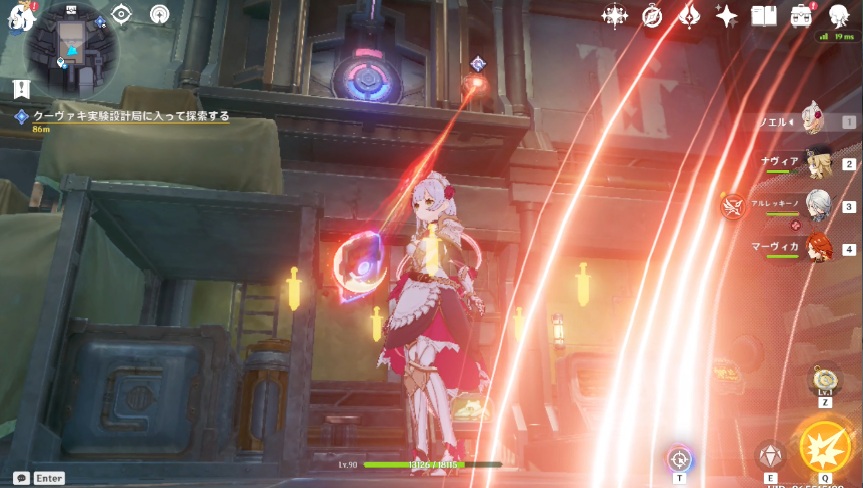This screenshot has height=488, width=863.
Task: Switch to party member ノエル
Action: tap(812, 121)
